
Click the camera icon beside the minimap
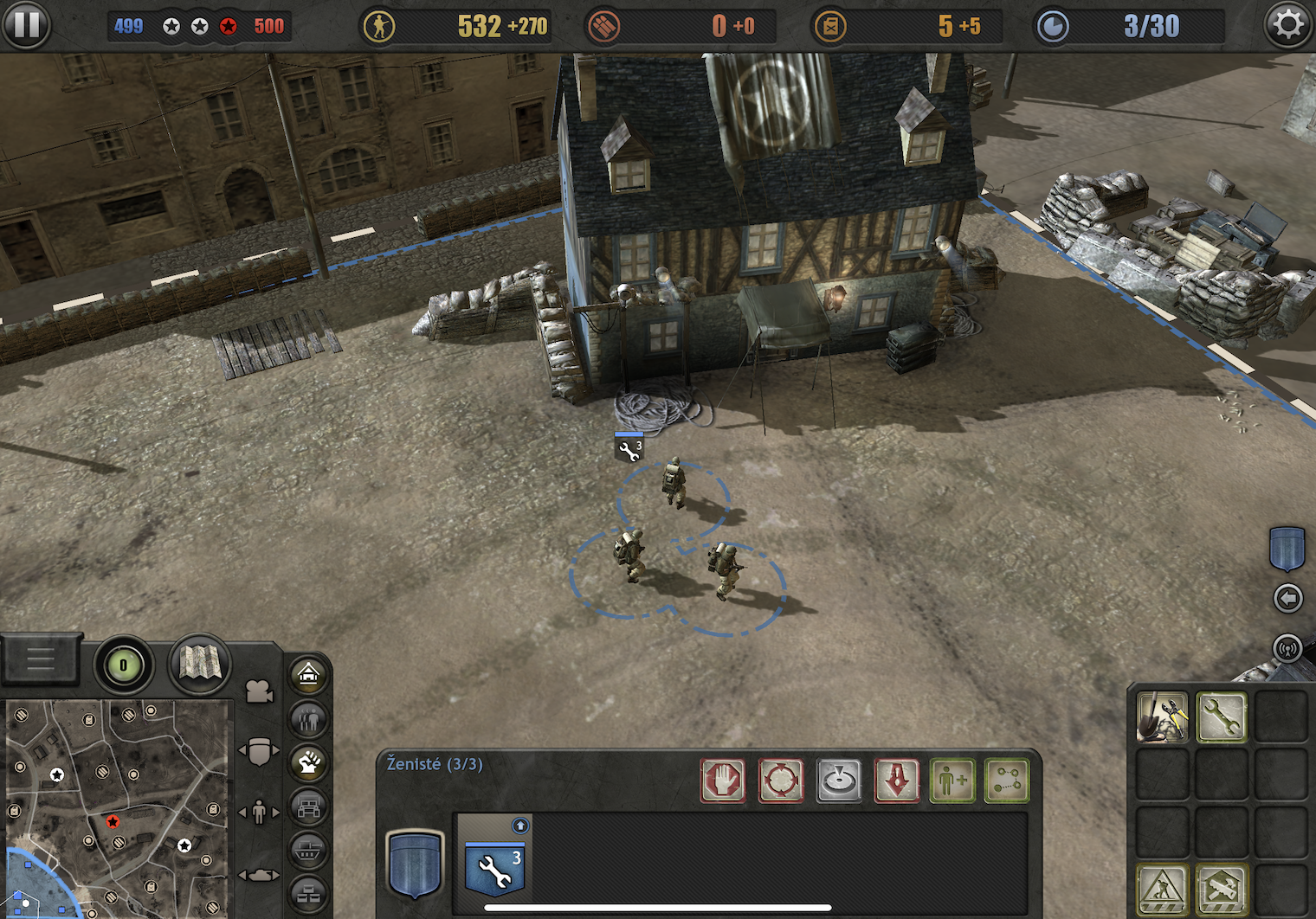pos(259,691)
